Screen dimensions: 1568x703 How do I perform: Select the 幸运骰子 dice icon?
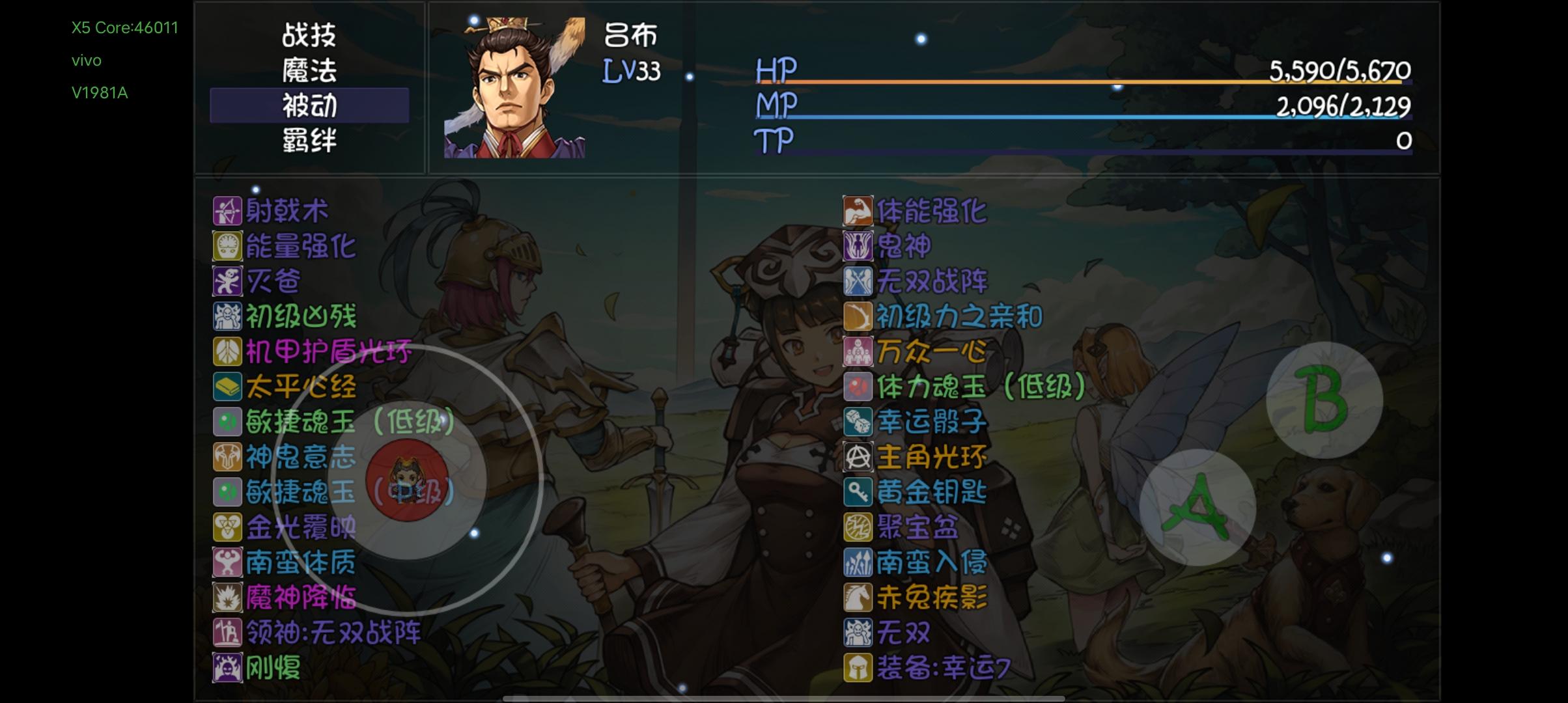[858, 422]
